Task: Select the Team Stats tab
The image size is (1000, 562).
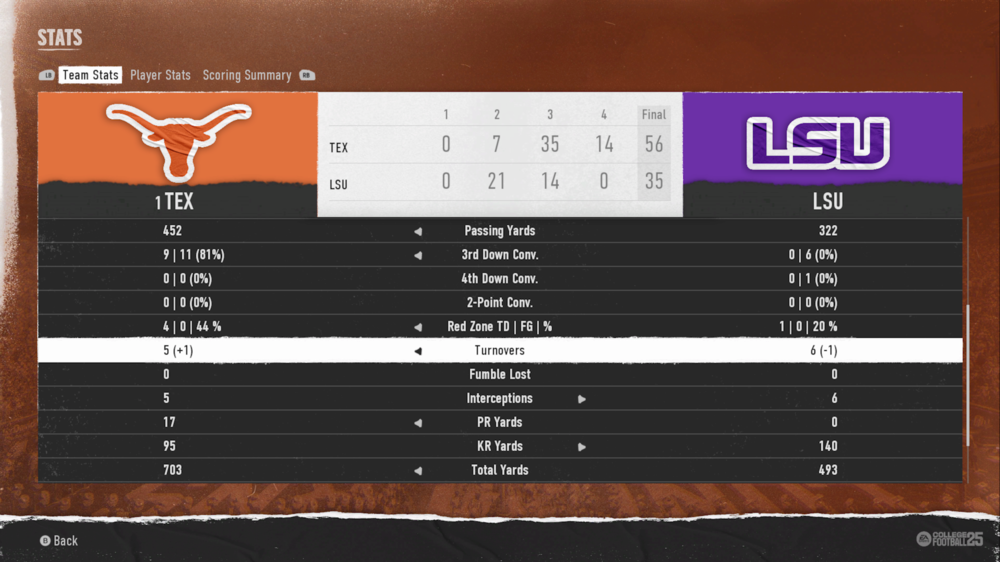Action: click(90, 75)
